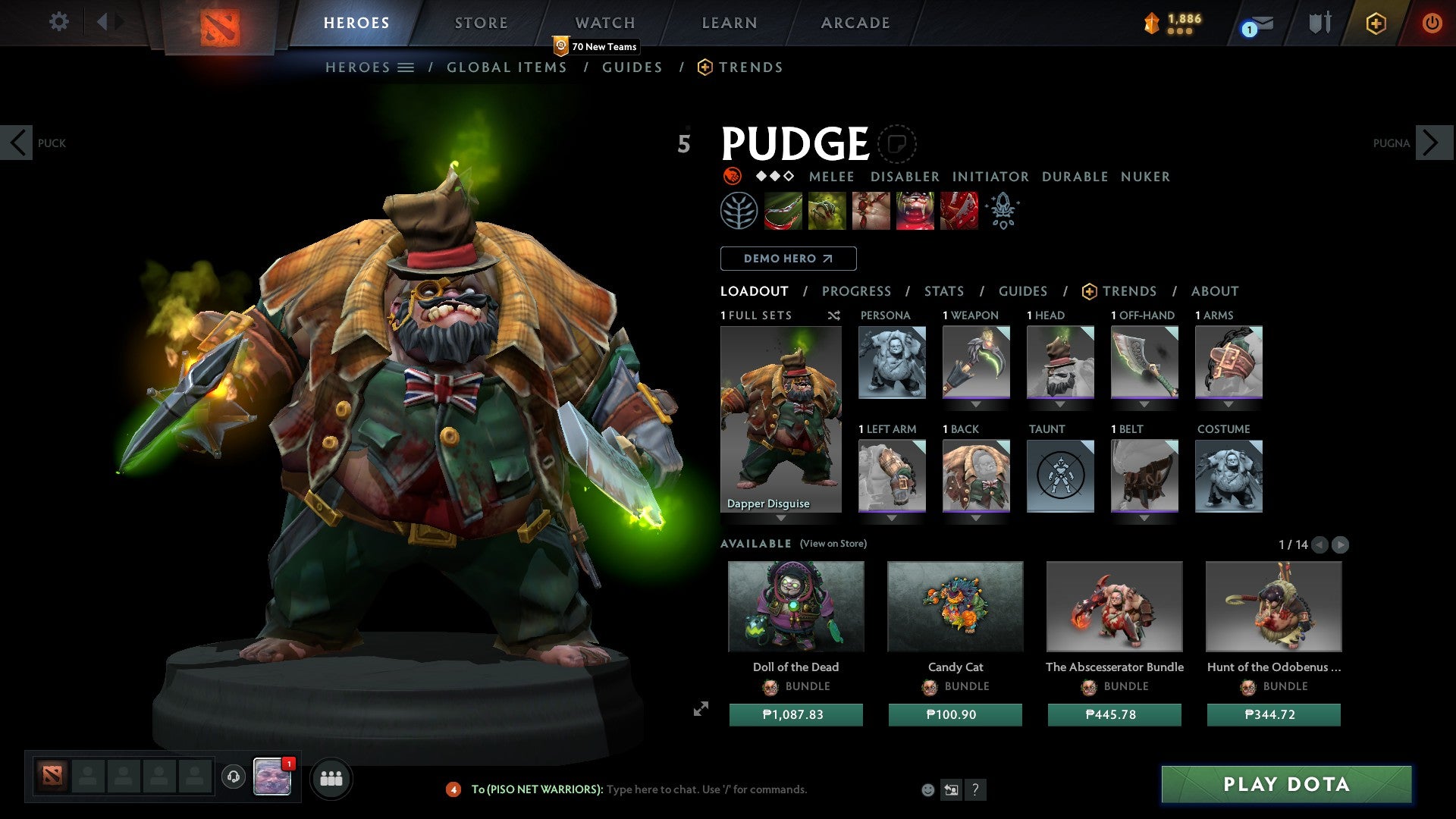The height and width of the screenshot is (819, 1456).
Task: View the About tab for Pudge
Action: pos(1214,291)
